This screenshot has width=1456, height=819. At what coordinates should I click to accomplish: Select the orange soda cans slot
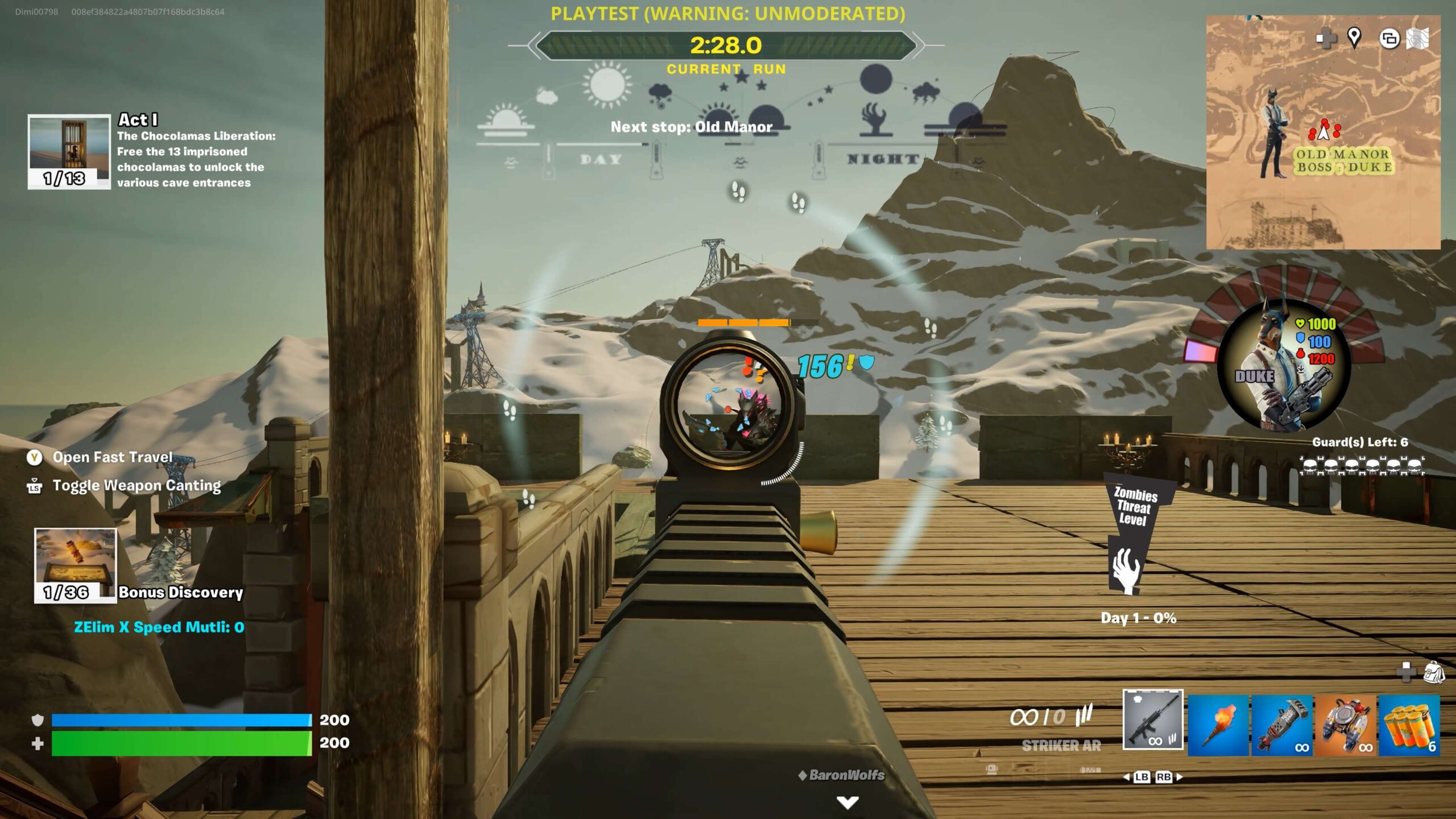1409,725
